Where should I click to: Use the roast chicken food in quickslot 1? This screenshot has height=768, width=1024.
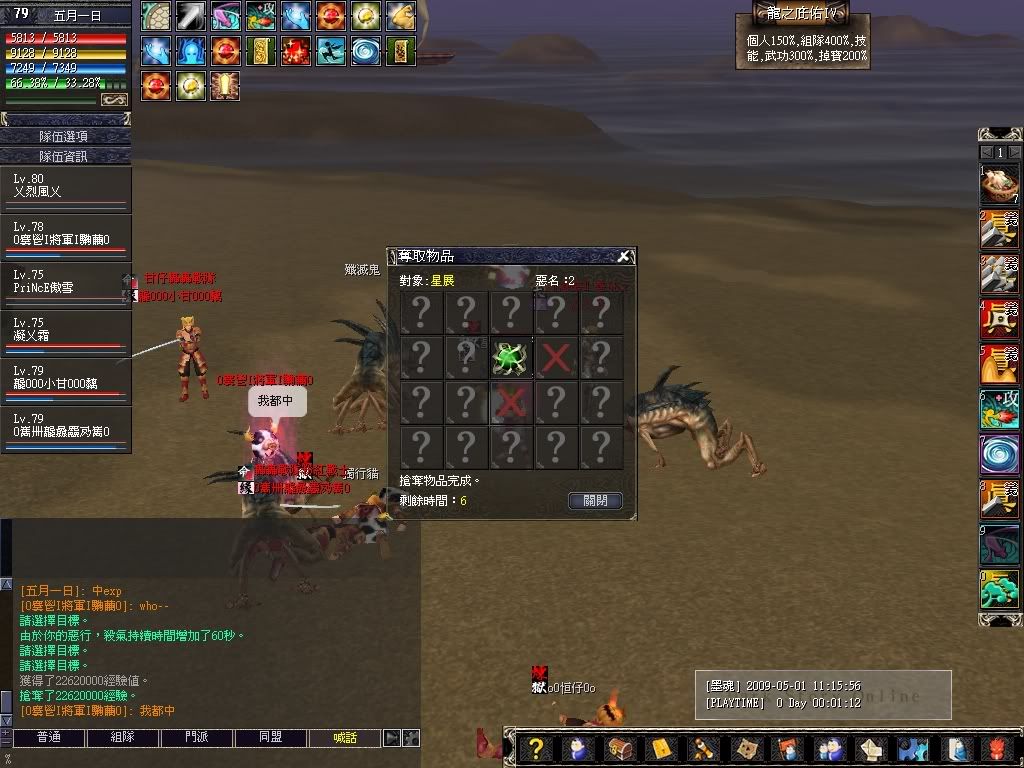click(x=999, y=183)
